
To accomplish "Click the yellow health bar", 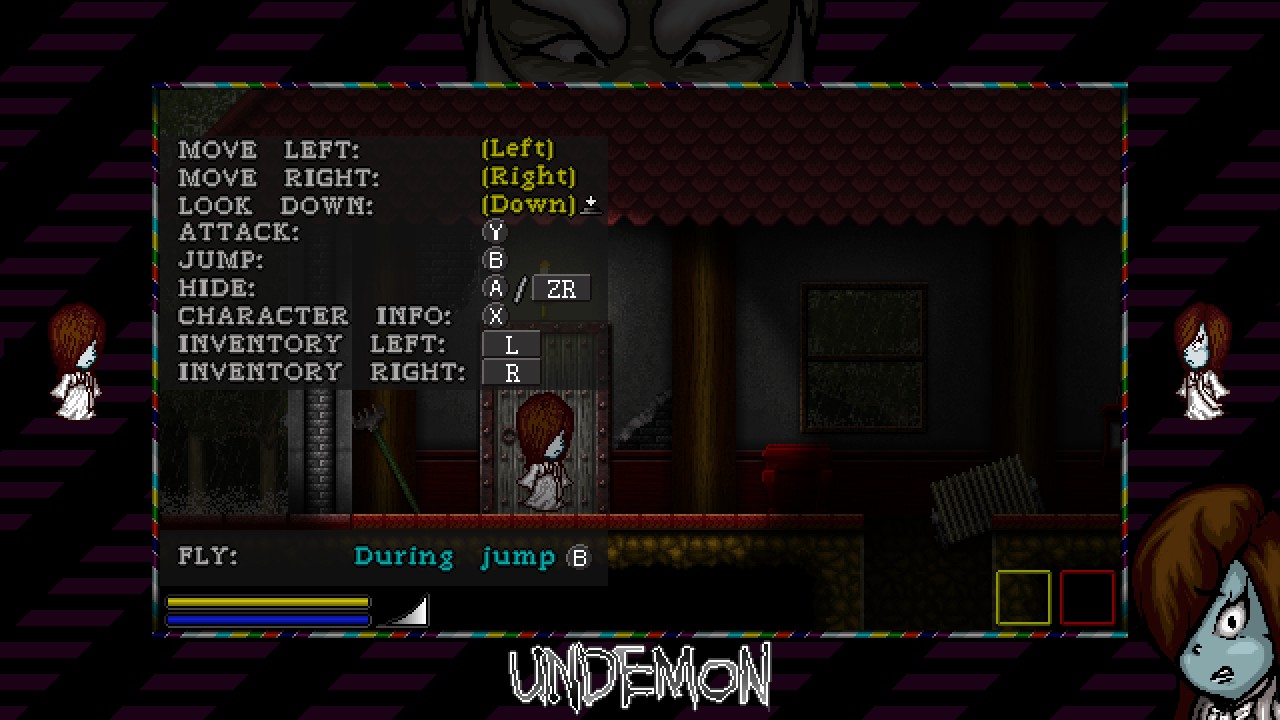I will (268, 600).
